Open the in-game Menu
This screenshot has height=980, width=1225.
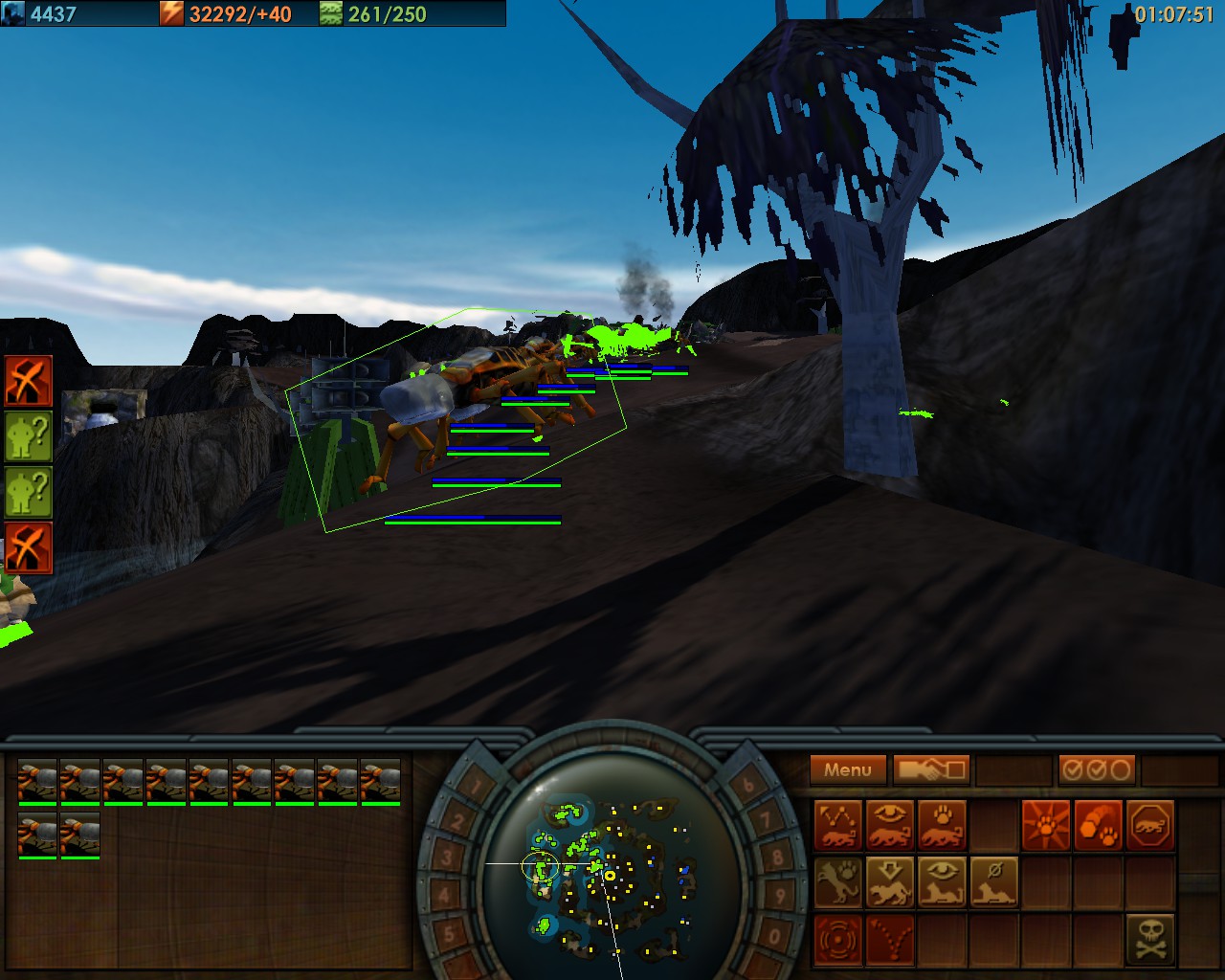(848, 768)
